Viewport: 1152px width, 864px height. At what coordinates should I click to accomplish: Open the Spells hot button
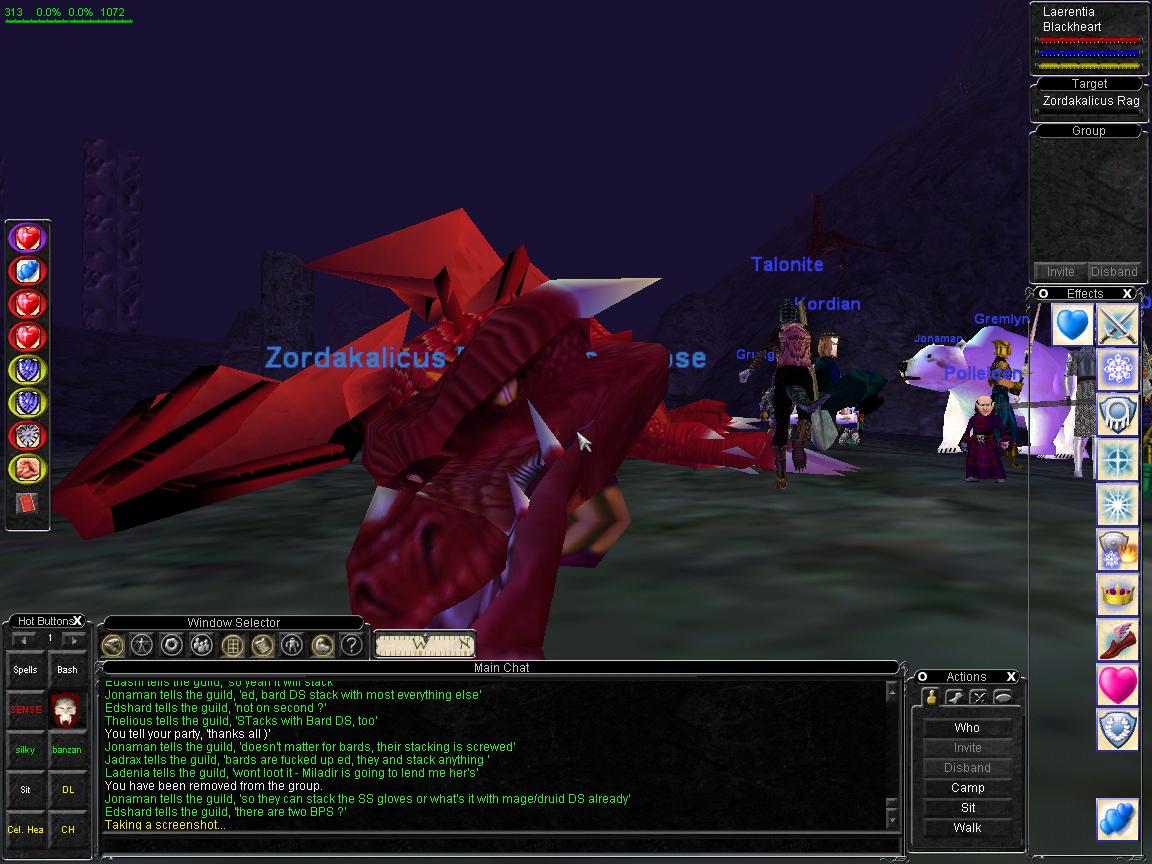pos(25,670)
